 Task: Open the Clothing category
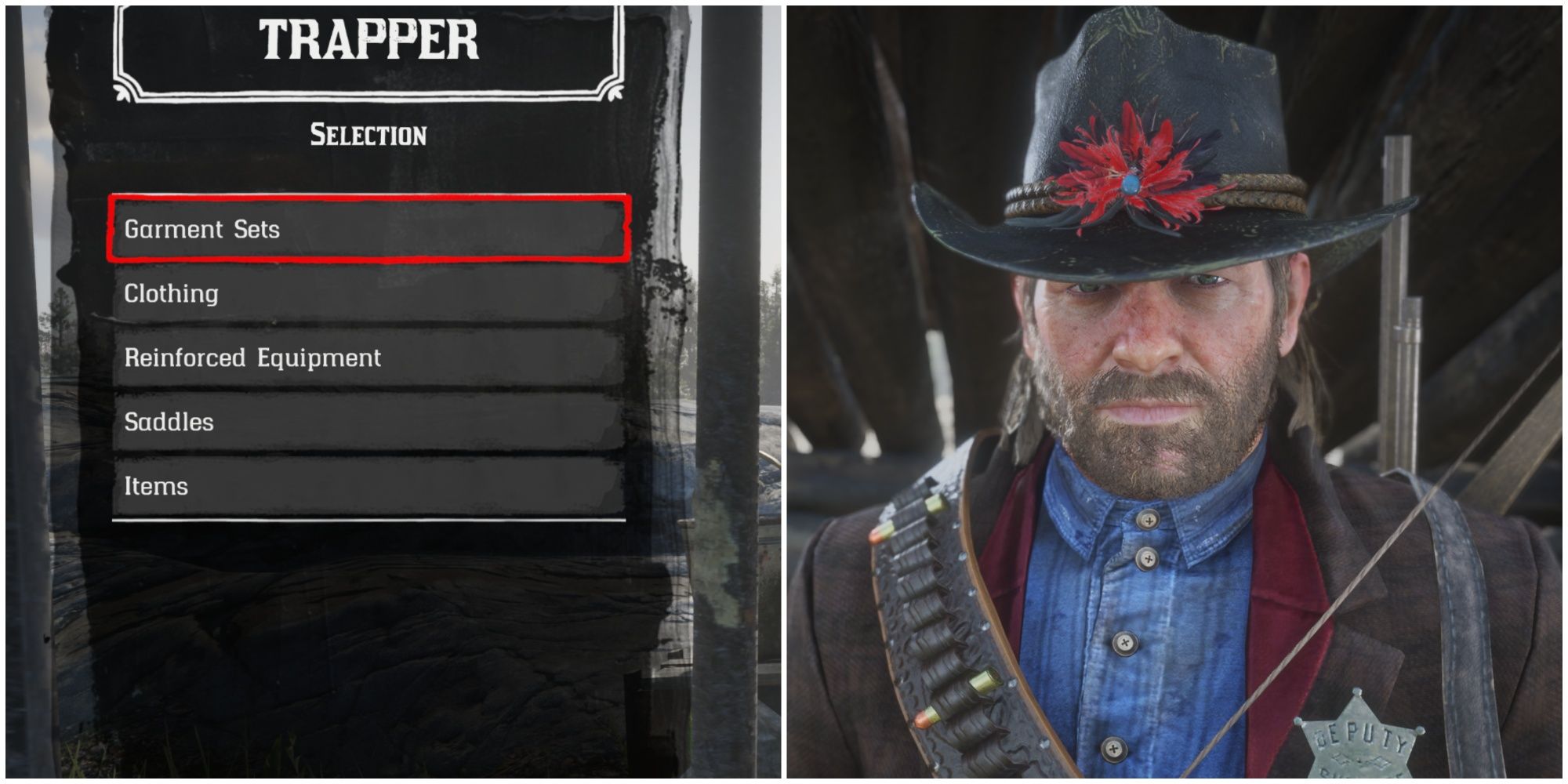pyautogui.click(x=368, y=294)
